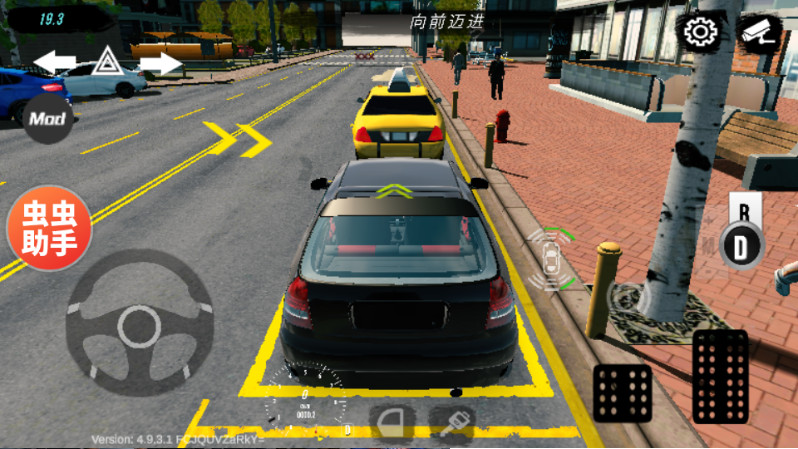The image size is (798, 449).
Task: Tap the brake pedal
Action: (622, 392)
